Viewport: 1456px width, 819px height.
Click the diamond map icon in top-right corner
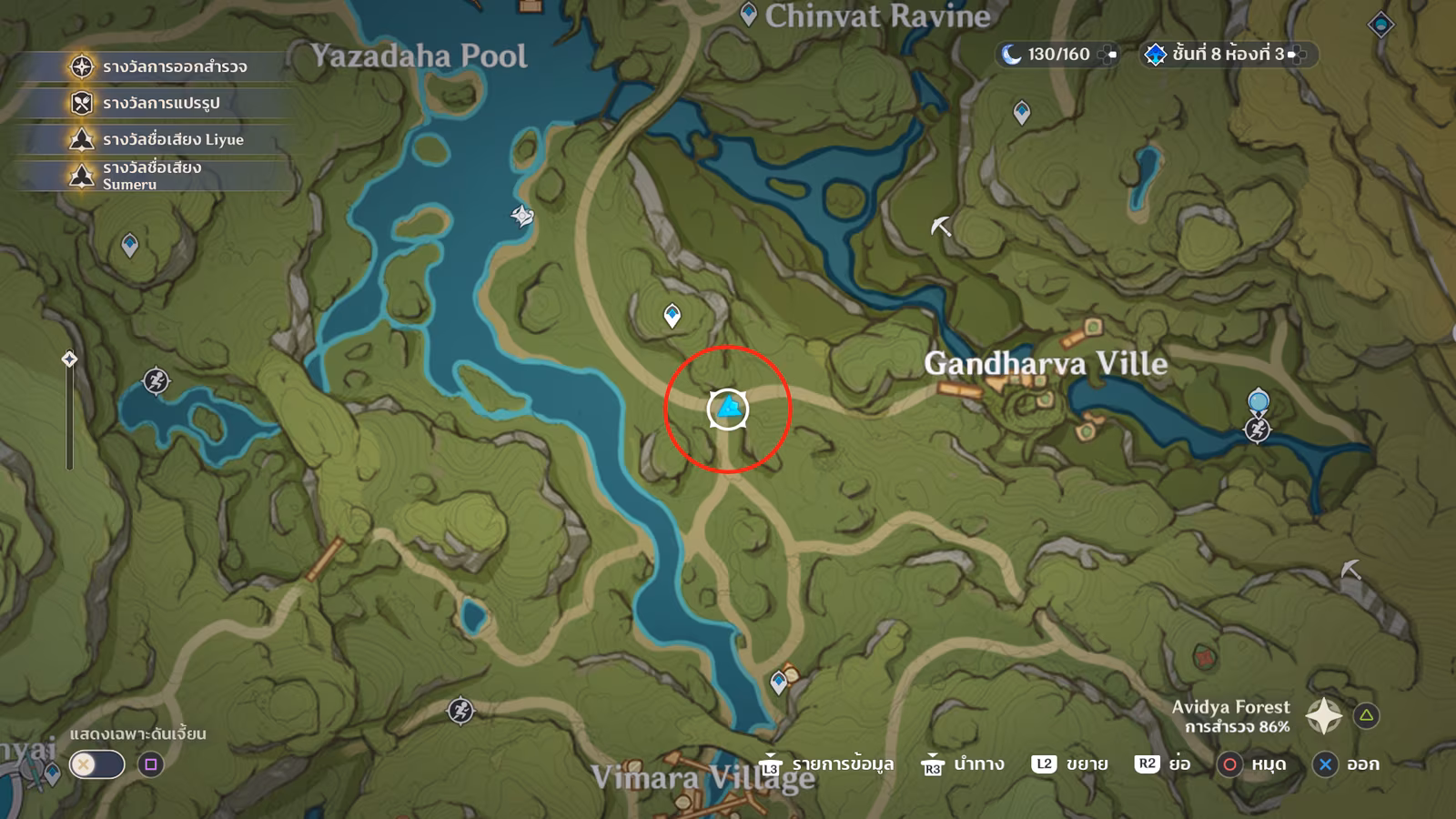click(x=1380, y=25)
